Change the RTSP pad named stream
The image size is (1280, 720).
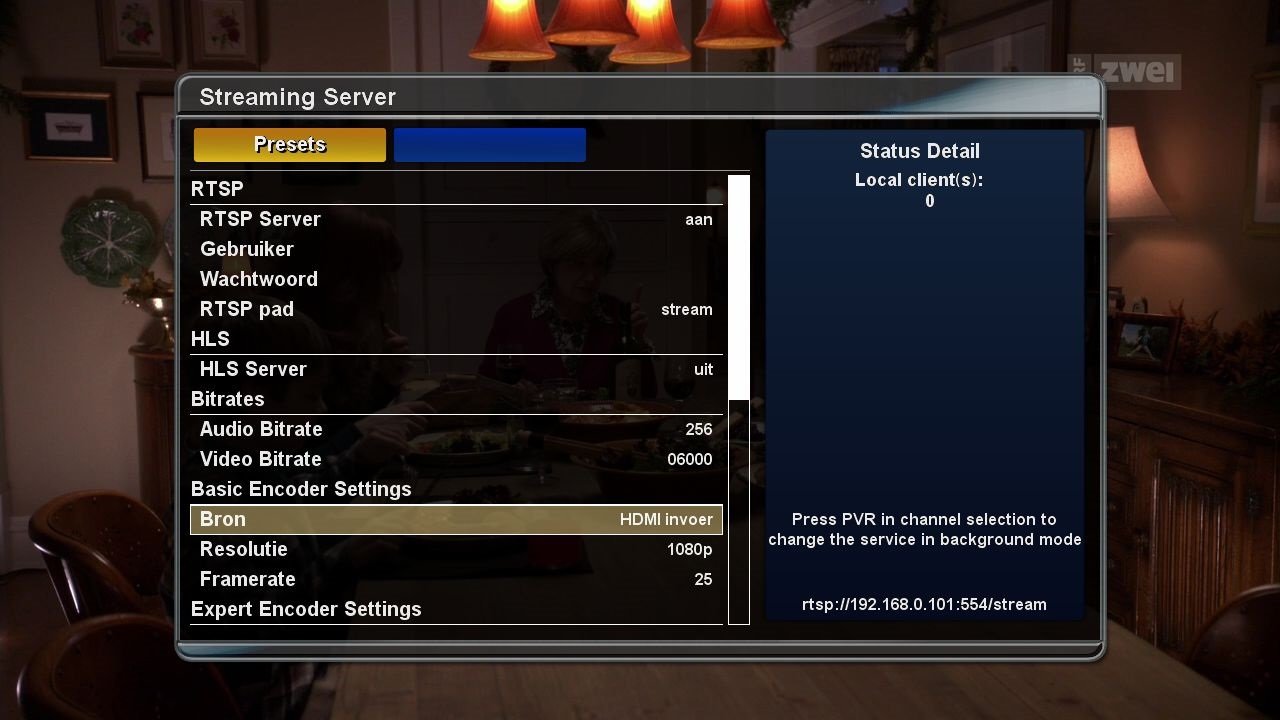456,308
